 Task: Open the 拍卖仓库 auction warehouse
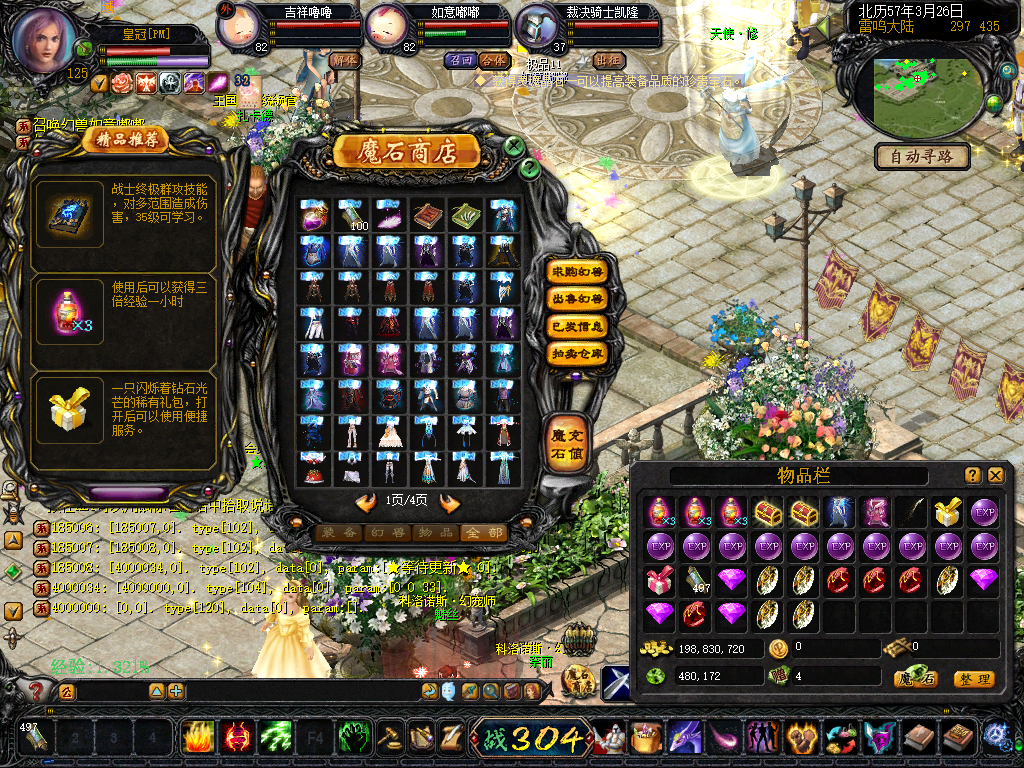pos(578,353)
